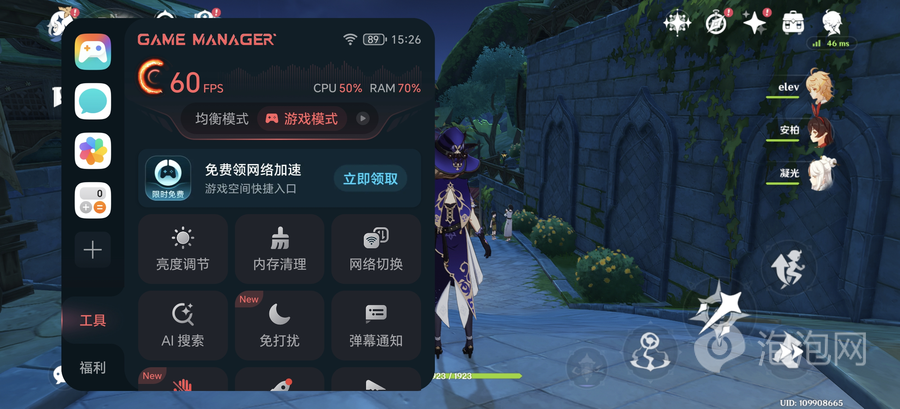This screenshot has height=409, width=900.
Task: Open the chat bubble app shortcut
Action: pyautogui.click(x=93, y=101)
